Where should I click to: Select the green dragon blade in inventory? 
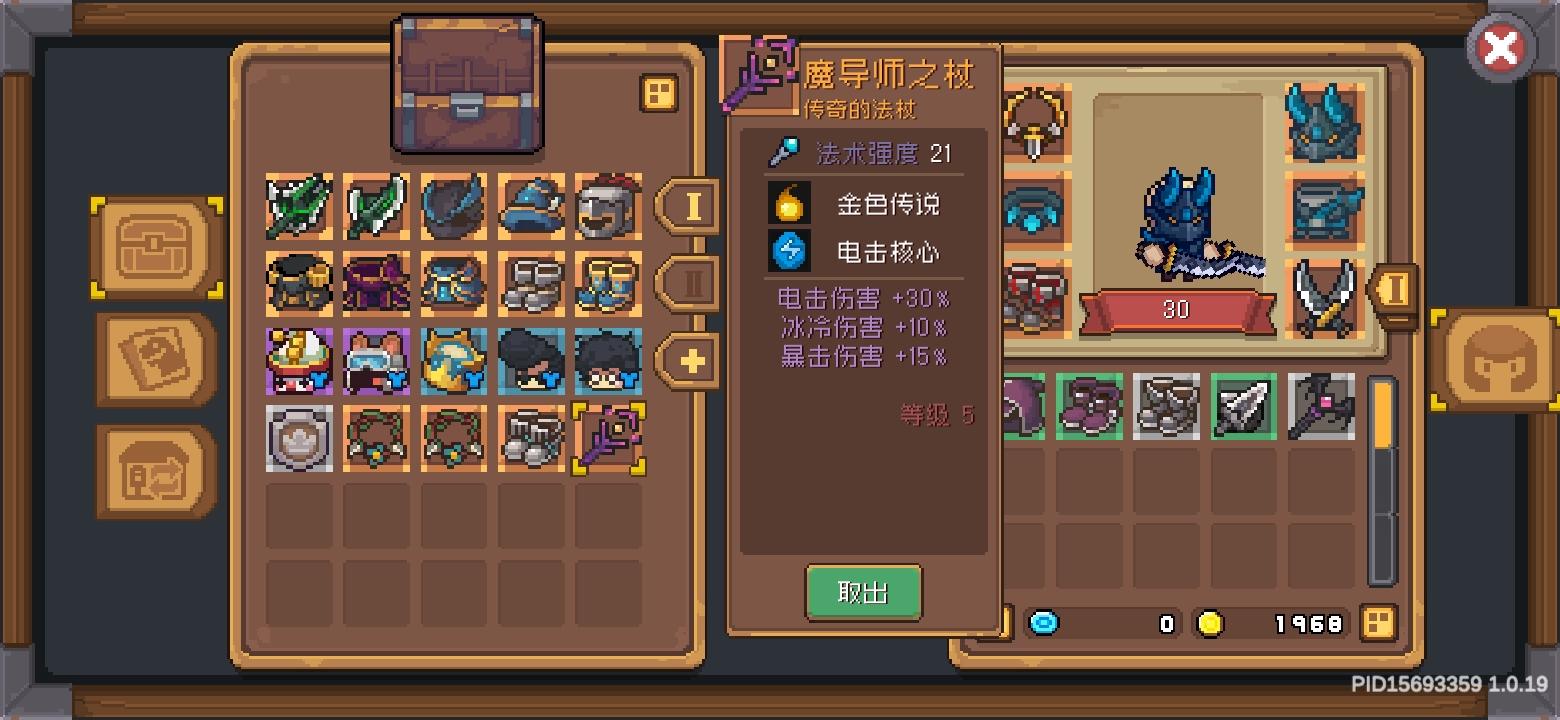click(297, 207)
